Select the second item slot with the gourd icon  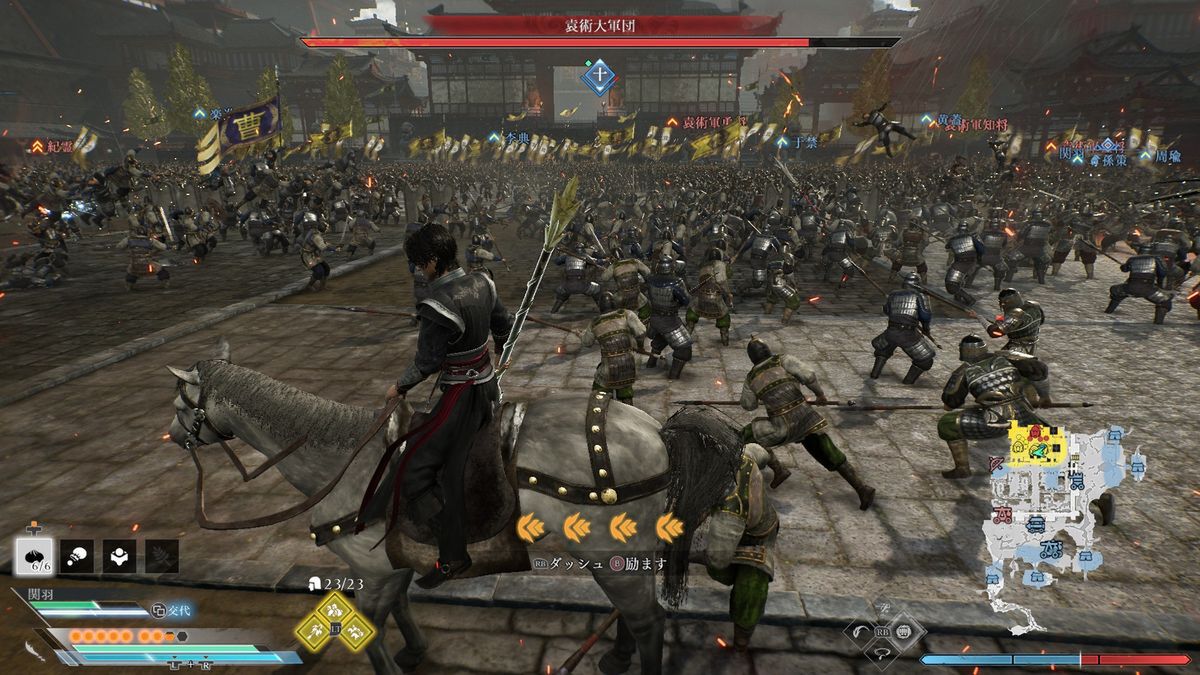[77, 556]
